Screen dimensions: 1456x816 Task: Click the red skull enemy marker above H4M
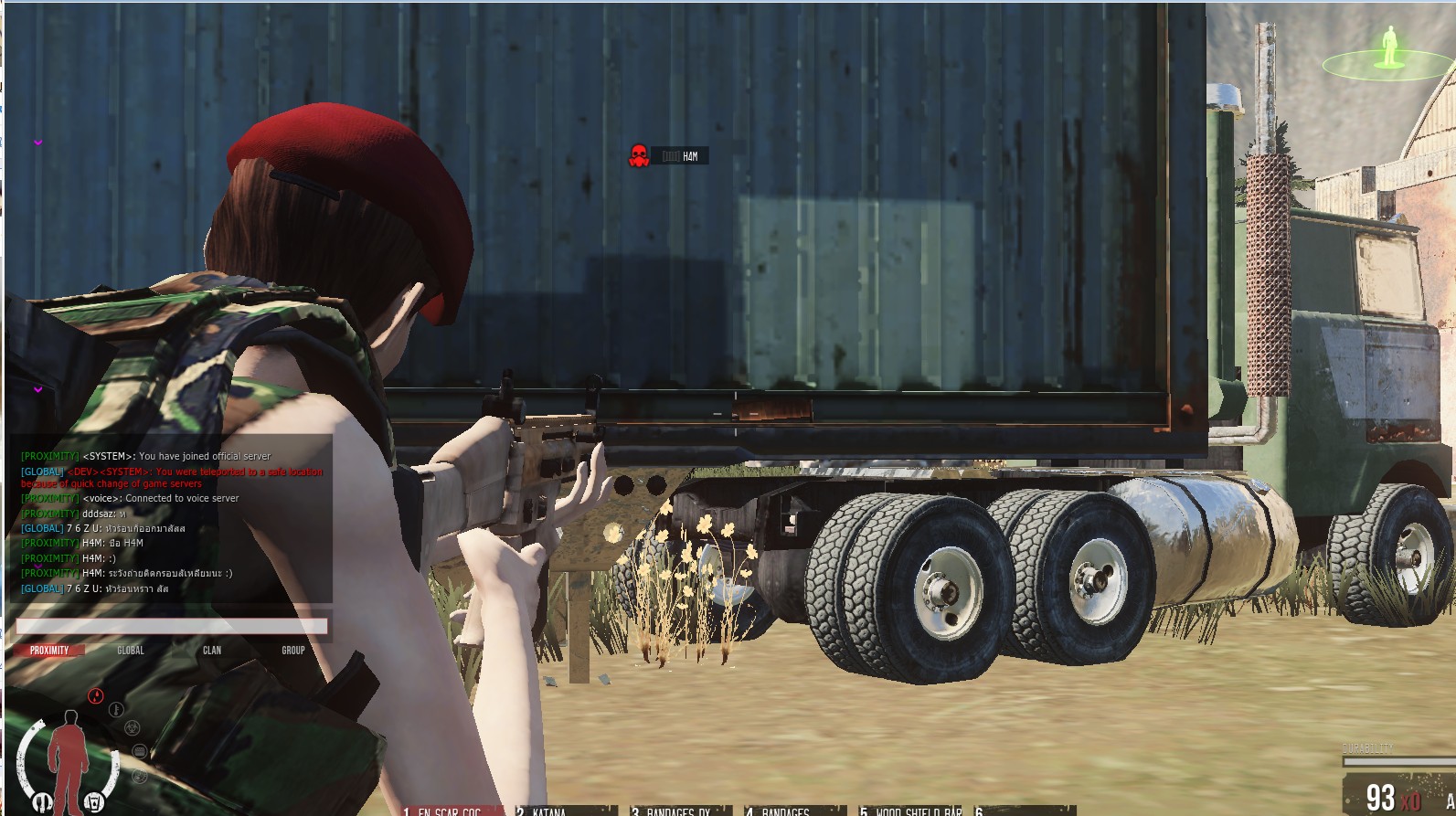click(638, 154)
